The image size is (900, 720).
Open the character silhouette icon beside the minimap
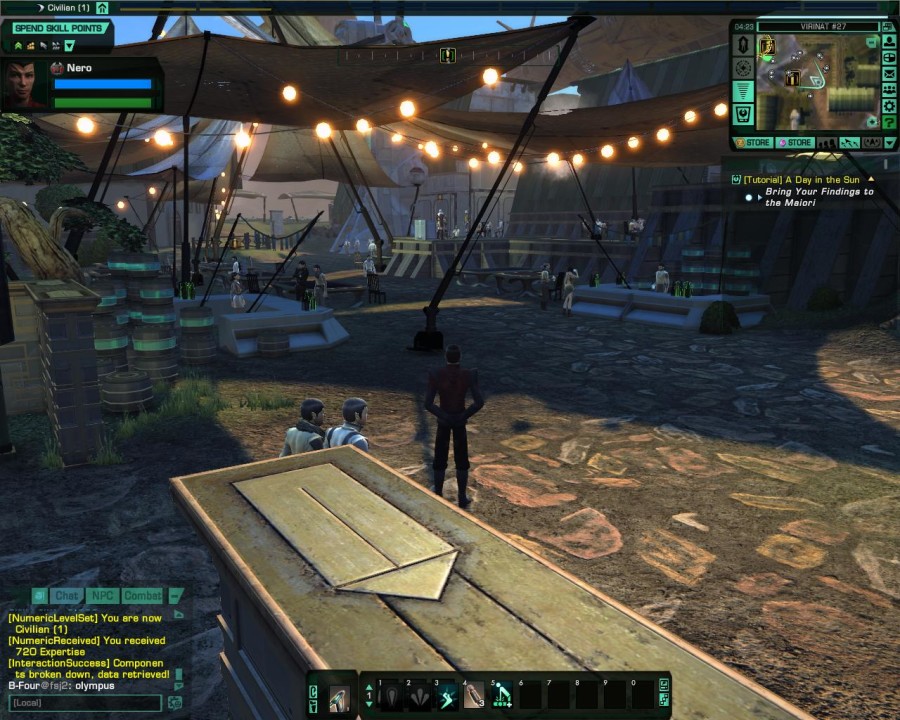[x=889, y=42]
